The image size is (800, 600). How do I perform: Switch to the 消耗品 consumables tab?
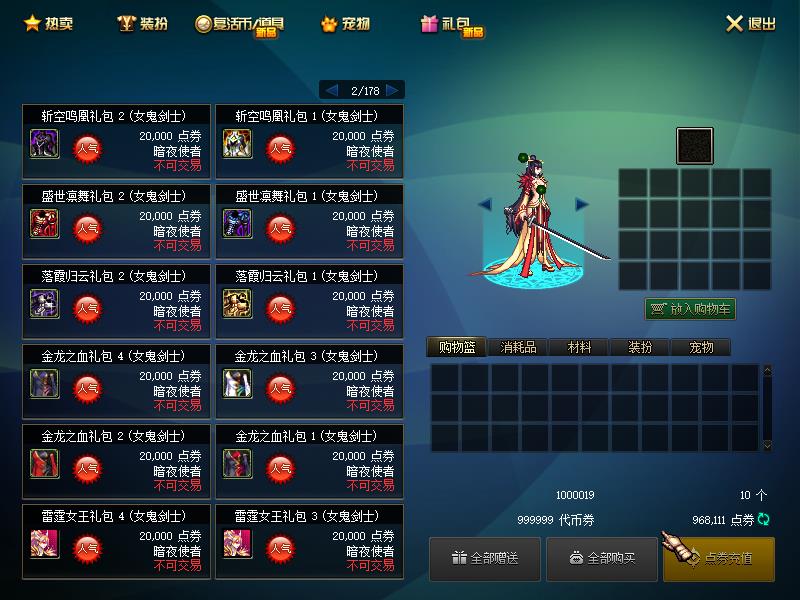click(x=518, y=347)
